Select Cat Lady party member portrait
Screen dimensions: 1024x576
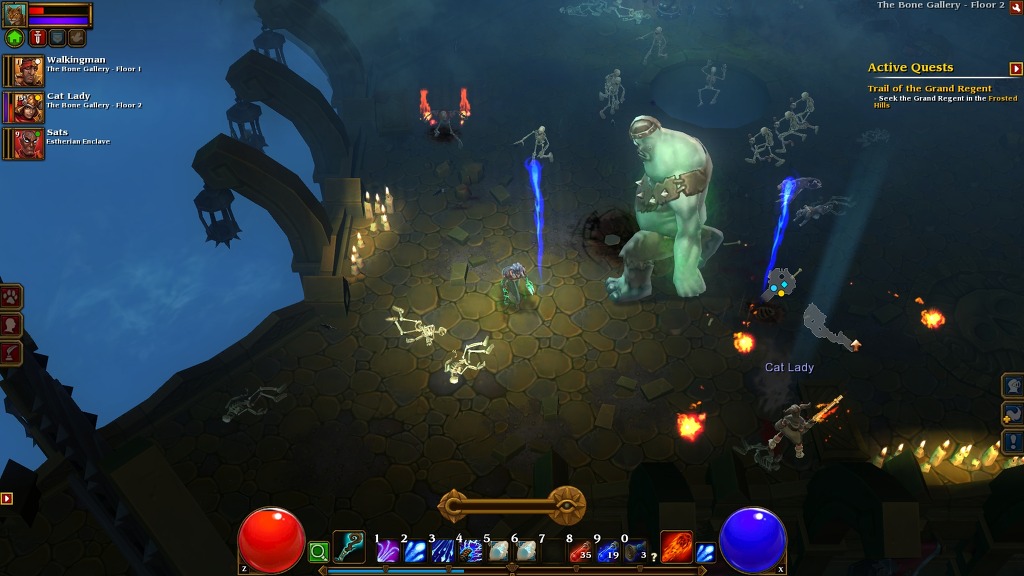[28, 107]
